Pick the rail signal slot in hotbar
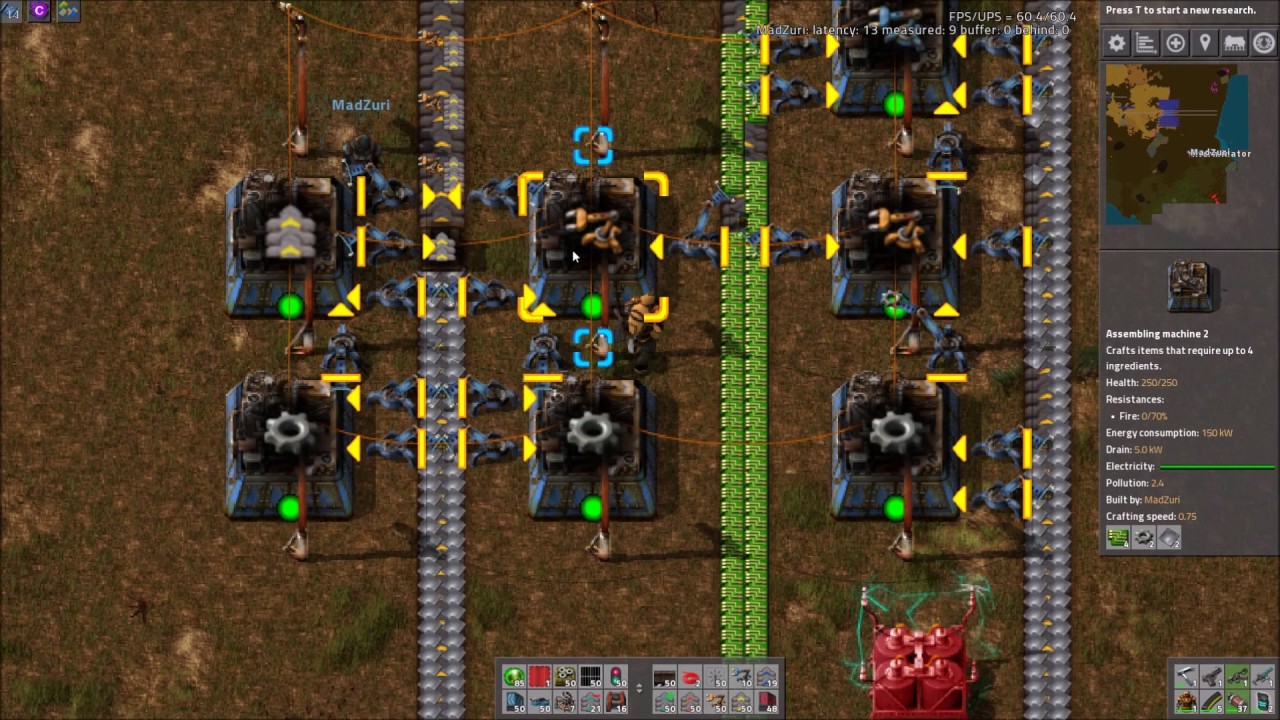Screen dimensions: 1280x720 [x=616, y=678]
